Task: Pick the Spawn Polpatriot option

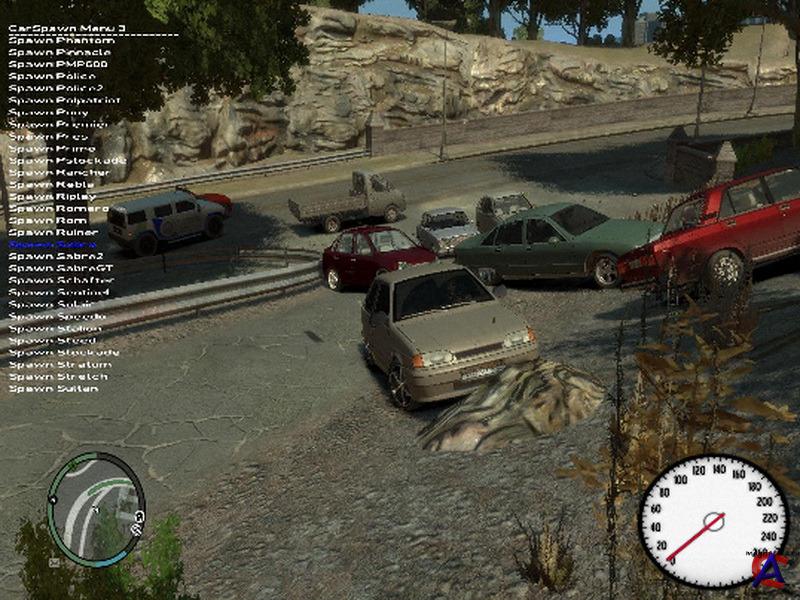Action: click(x=64, y=100)
